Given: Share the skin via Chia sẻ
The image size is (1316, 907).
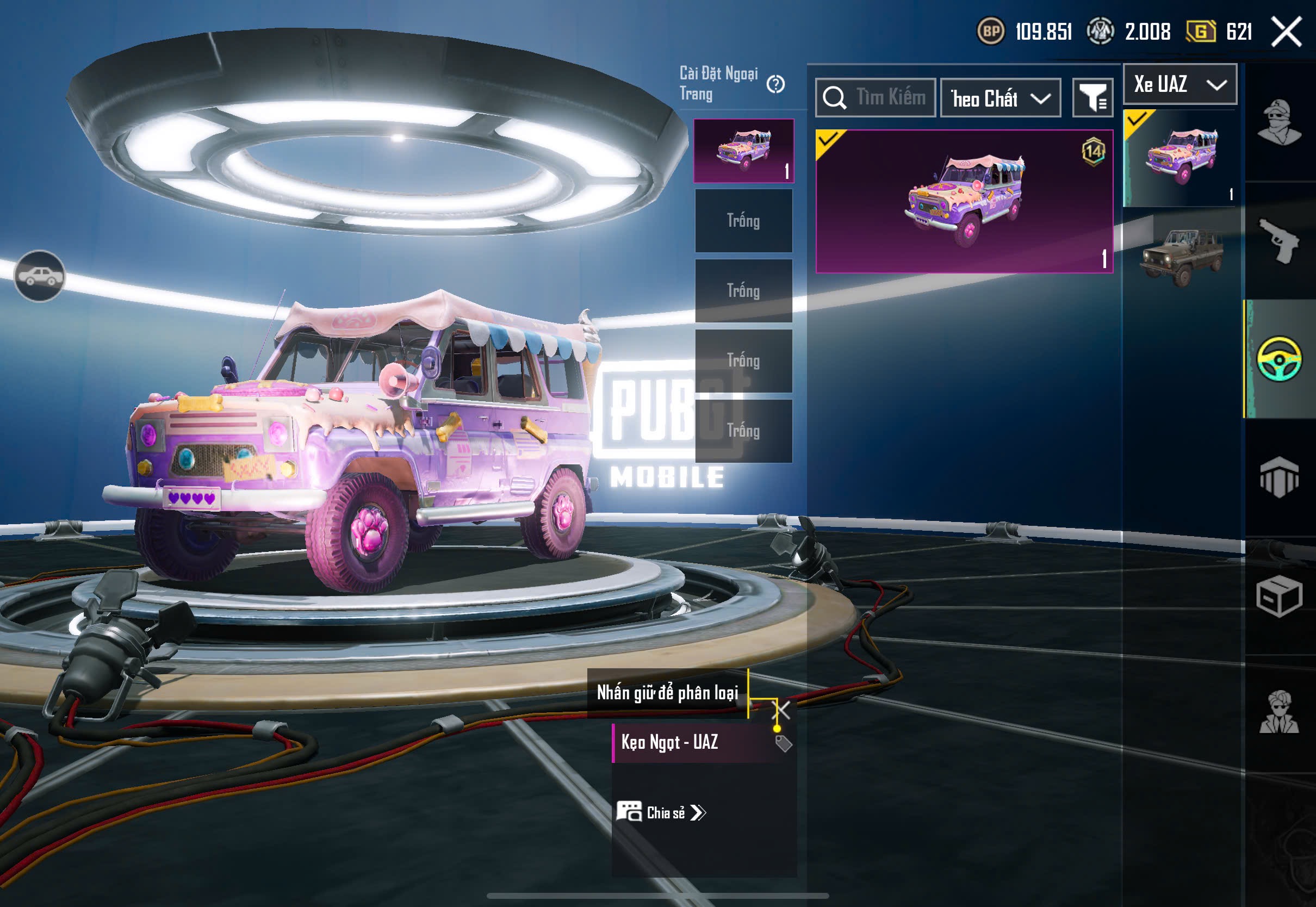Looking at the screenshot, I should point(661,813).
